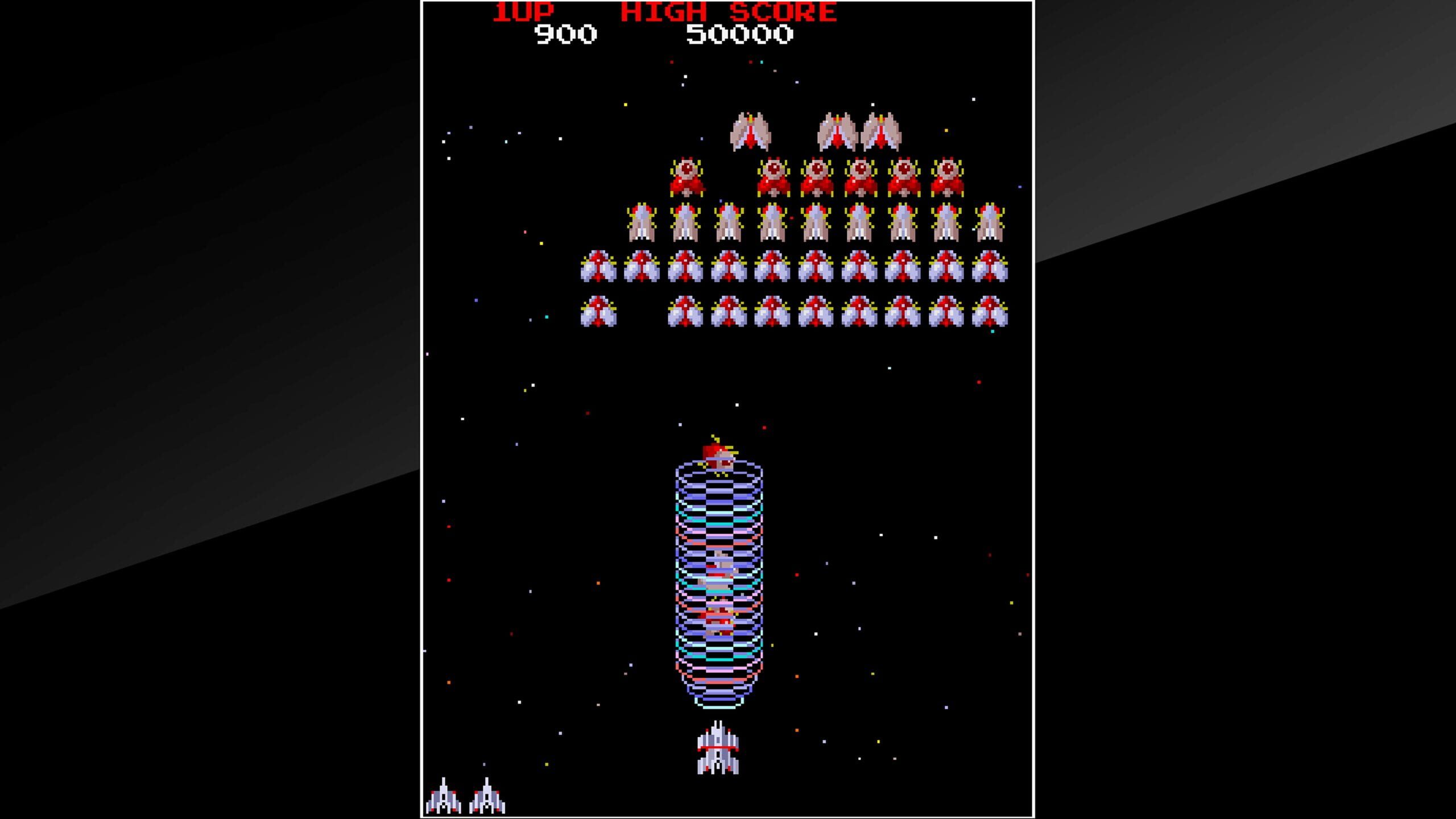1456x819 pixels.
Task: Toggle the center red boss enemy in row two
Action: pyautogui.click(x=819, y=176)
